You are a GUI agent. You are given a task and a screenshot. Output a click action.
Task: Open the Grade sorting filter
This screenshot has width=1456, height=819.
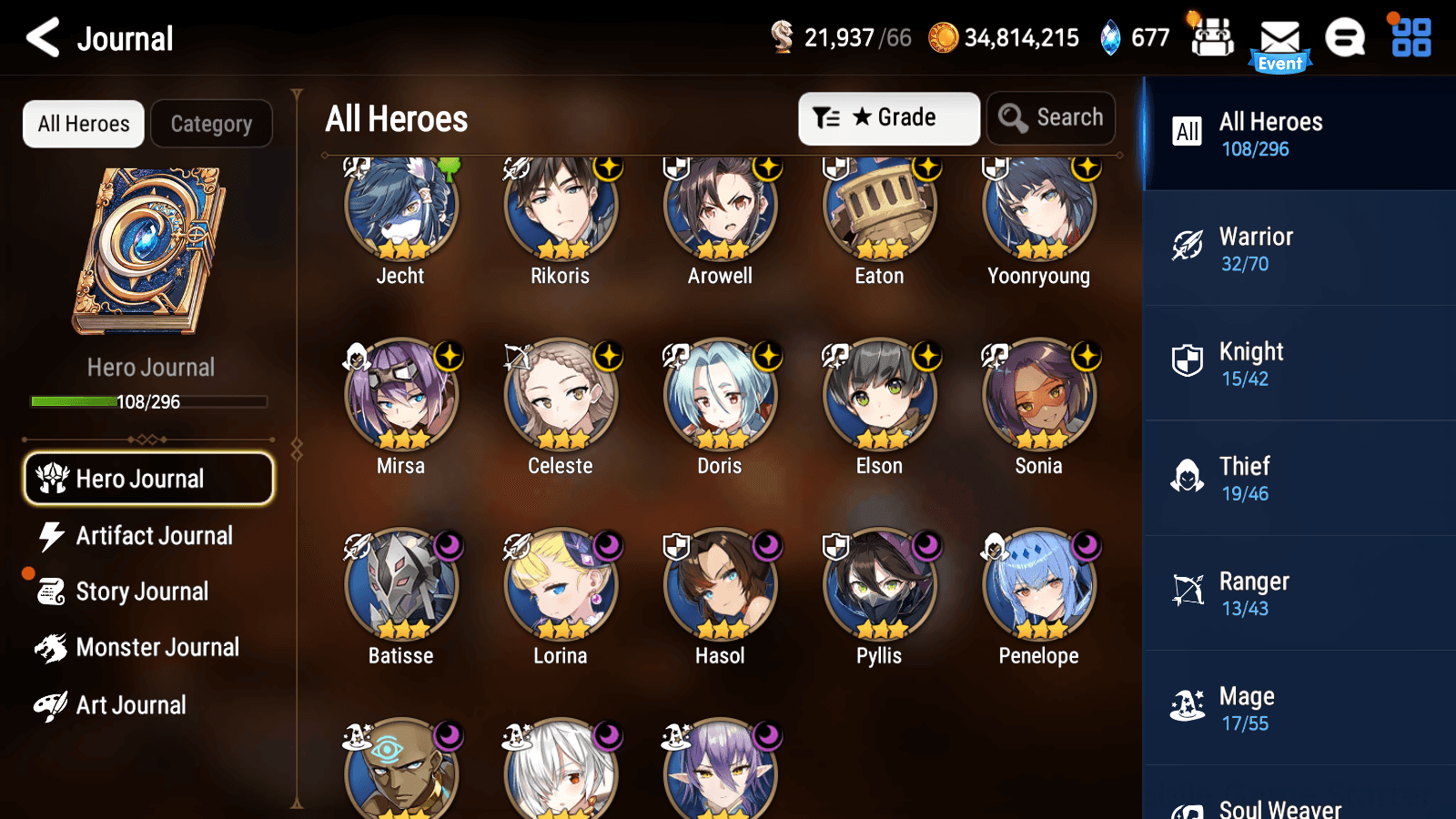(x=889, y=117)
